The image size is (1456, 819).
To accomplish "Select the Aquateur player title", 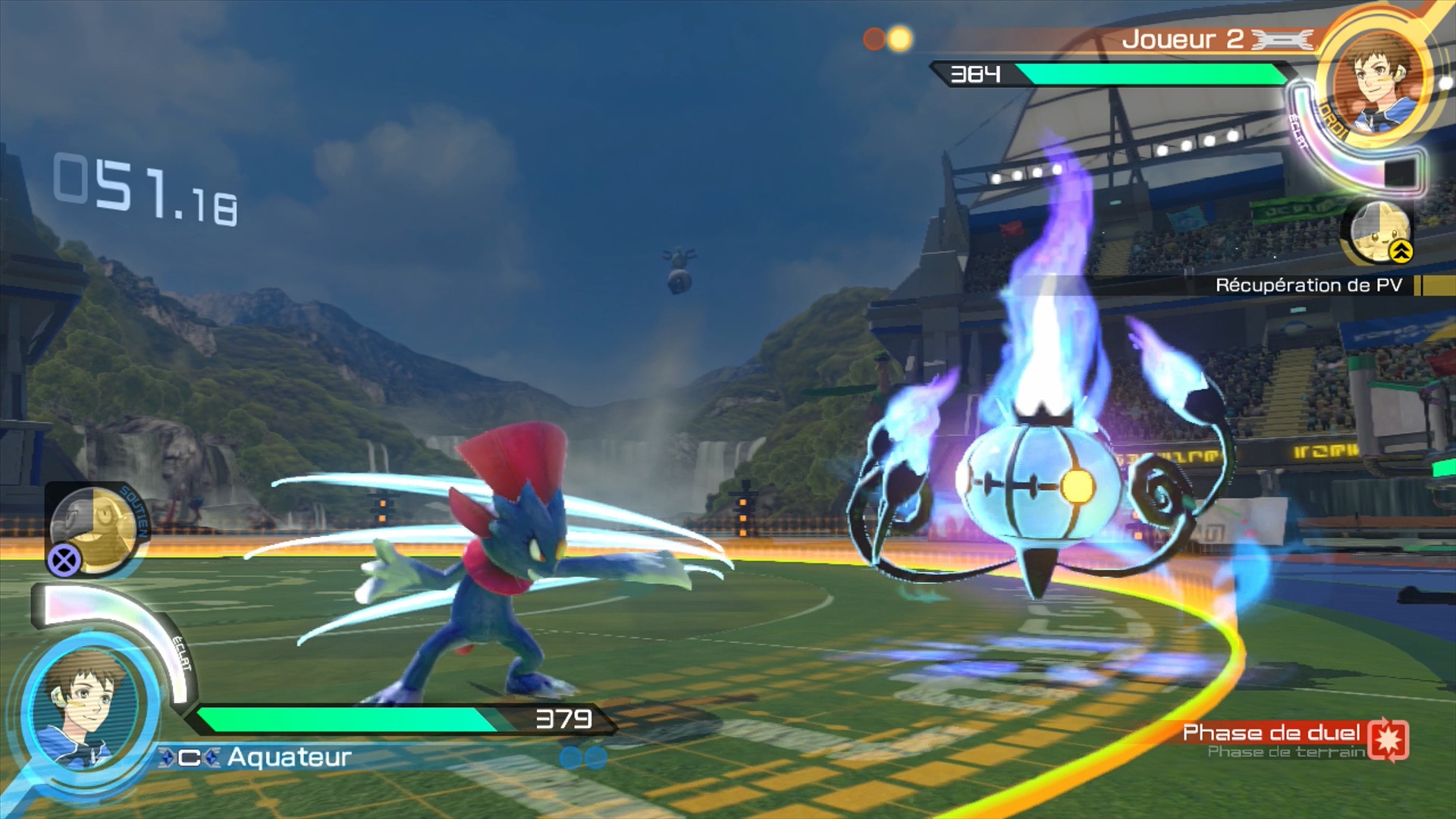I will [x=289, y=757].
